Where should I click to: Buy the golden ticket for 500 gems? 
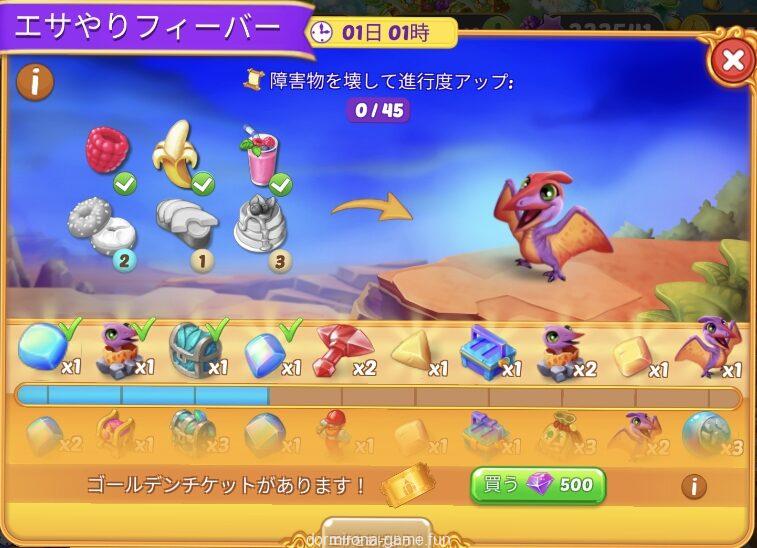pos(538,486)
